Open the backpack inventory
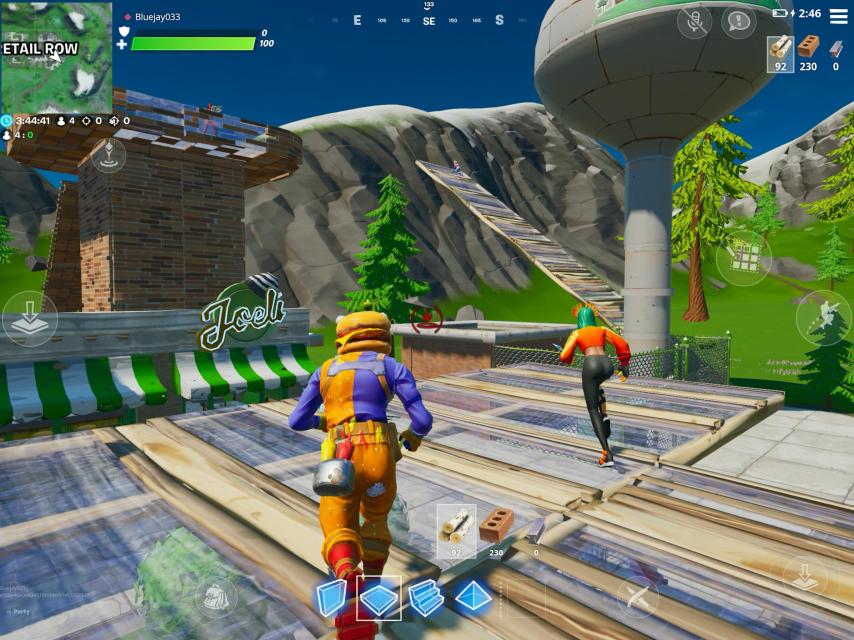Screen dimensions: 854x640 (217, 597)
